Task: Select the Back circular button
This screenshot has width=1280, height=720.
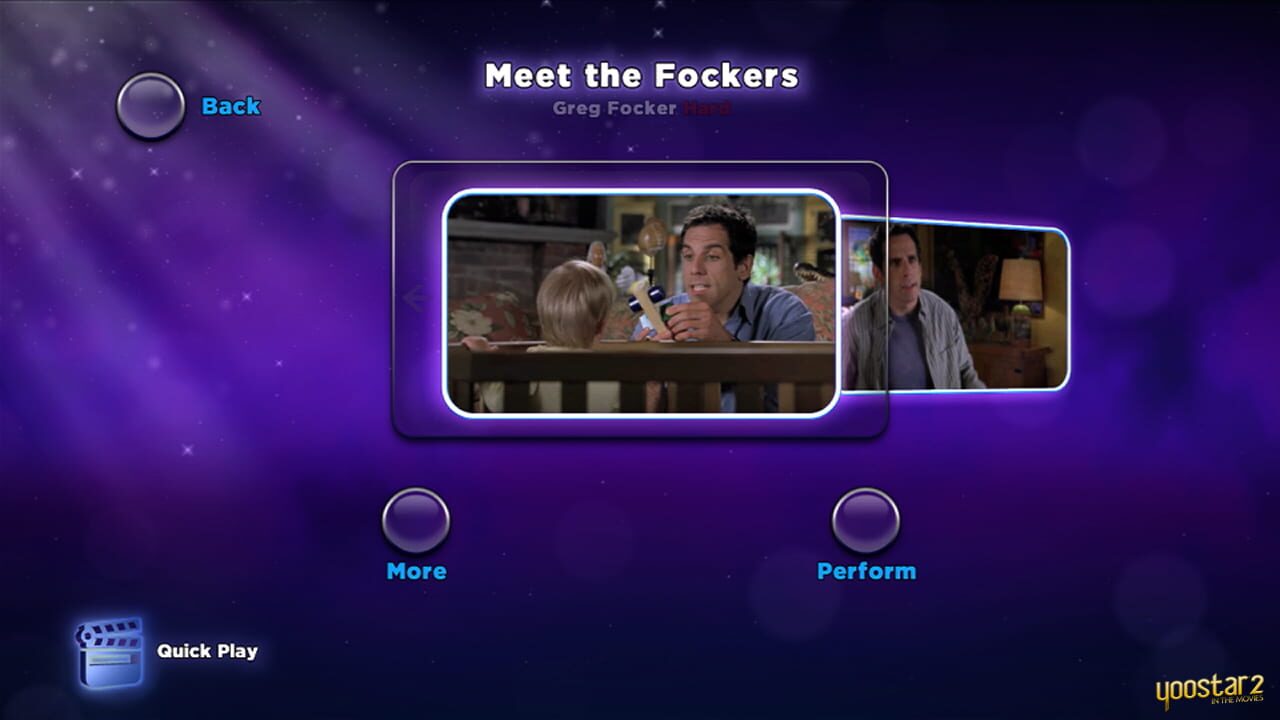Action: click(150, 105)
